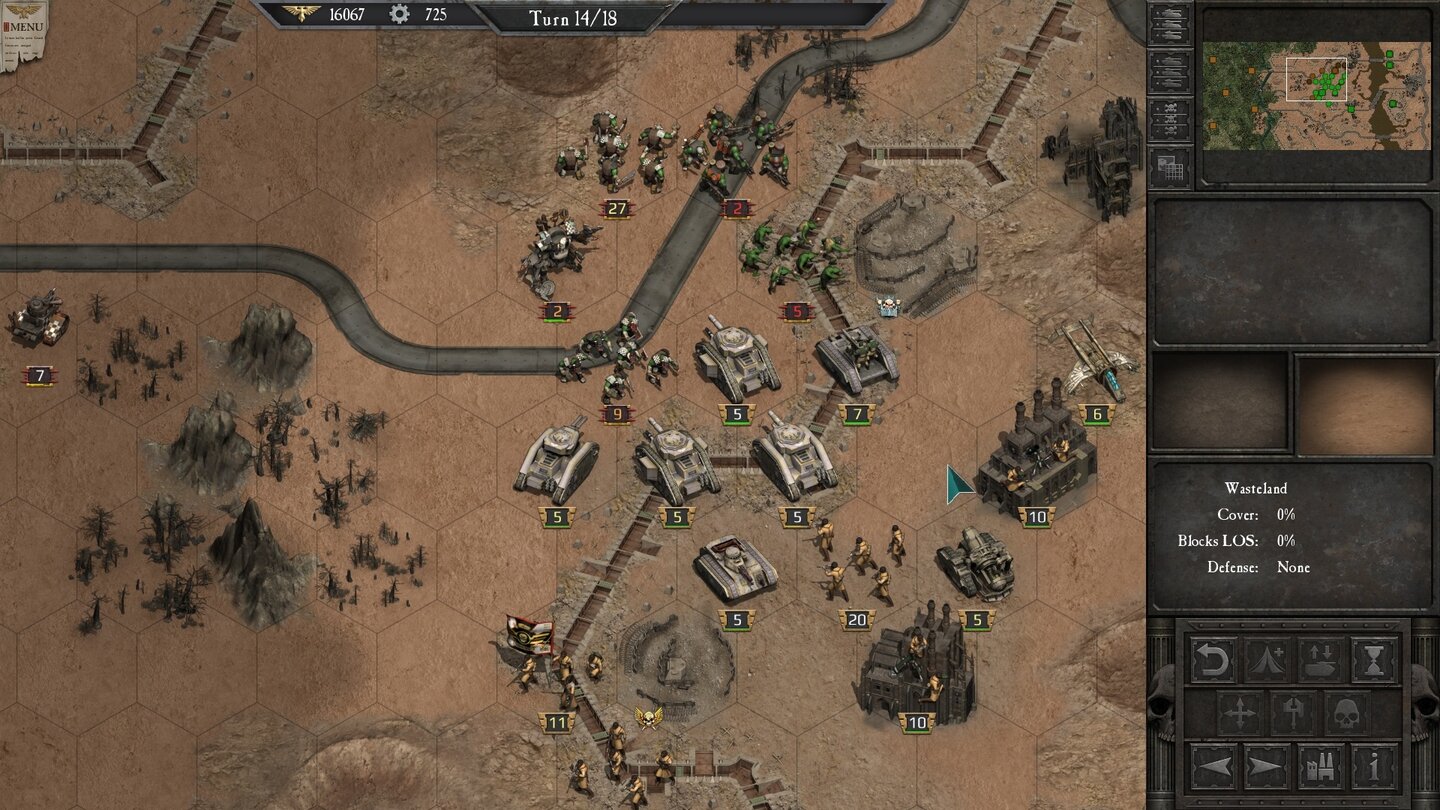Go to the previous unit
Screen dimensions: 1440x810
[1213, 767]
